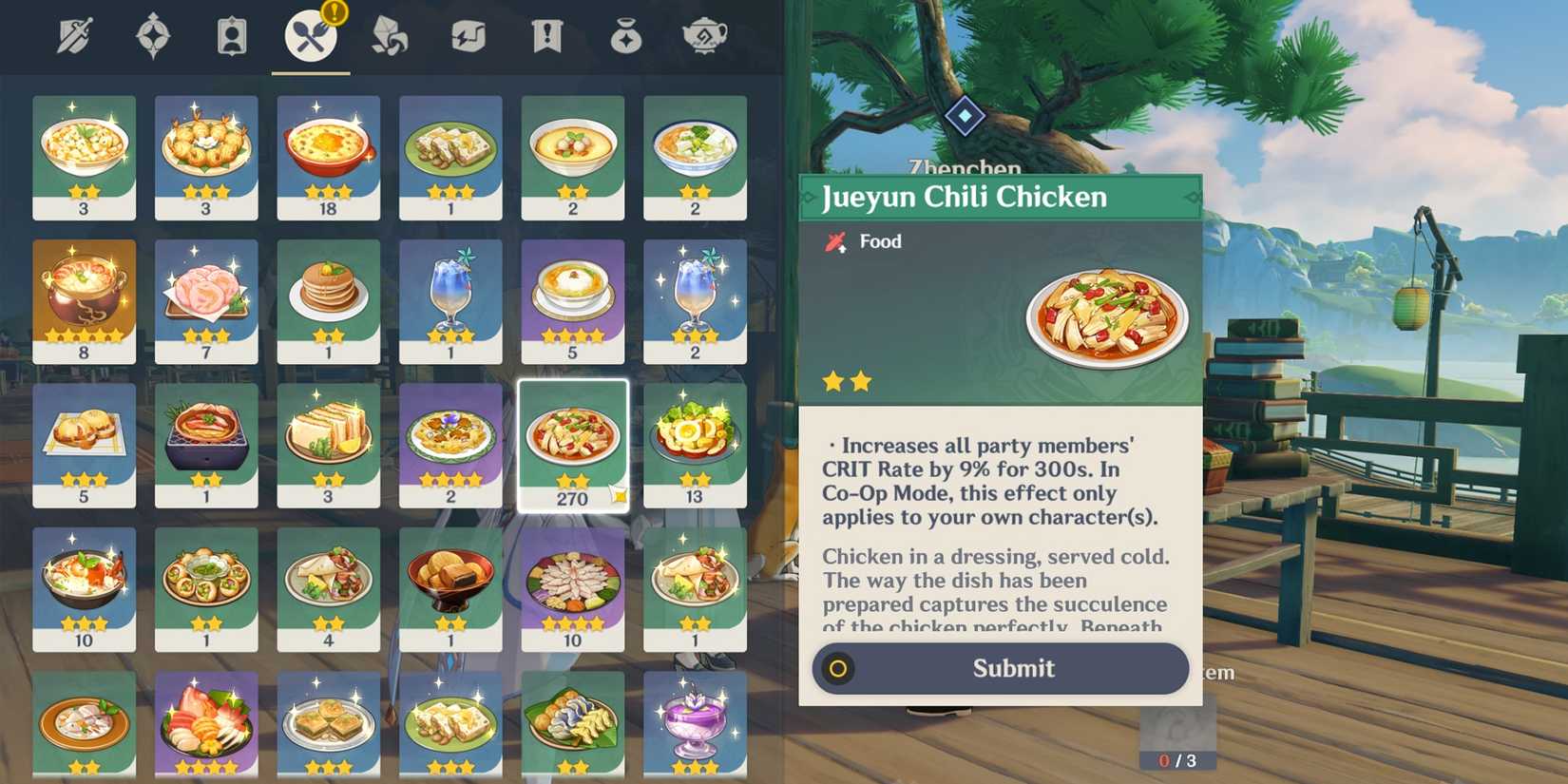Open the Character Development Items inventory
1568x784 pixels.
[232, 36]
